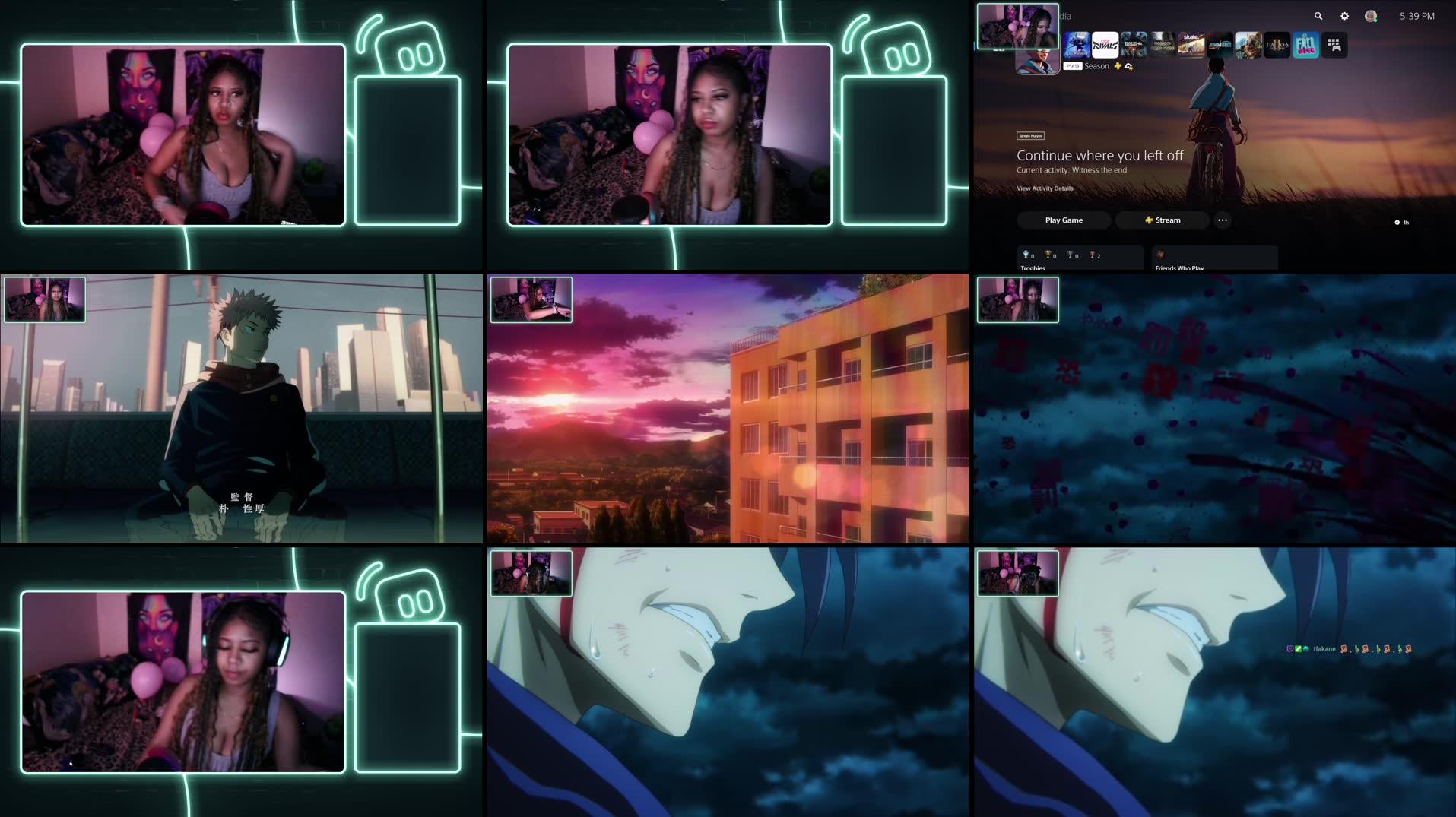Click the 1h playtime progress indicator
This screenshot has width=1456, height=817.
click(1403, 222)
